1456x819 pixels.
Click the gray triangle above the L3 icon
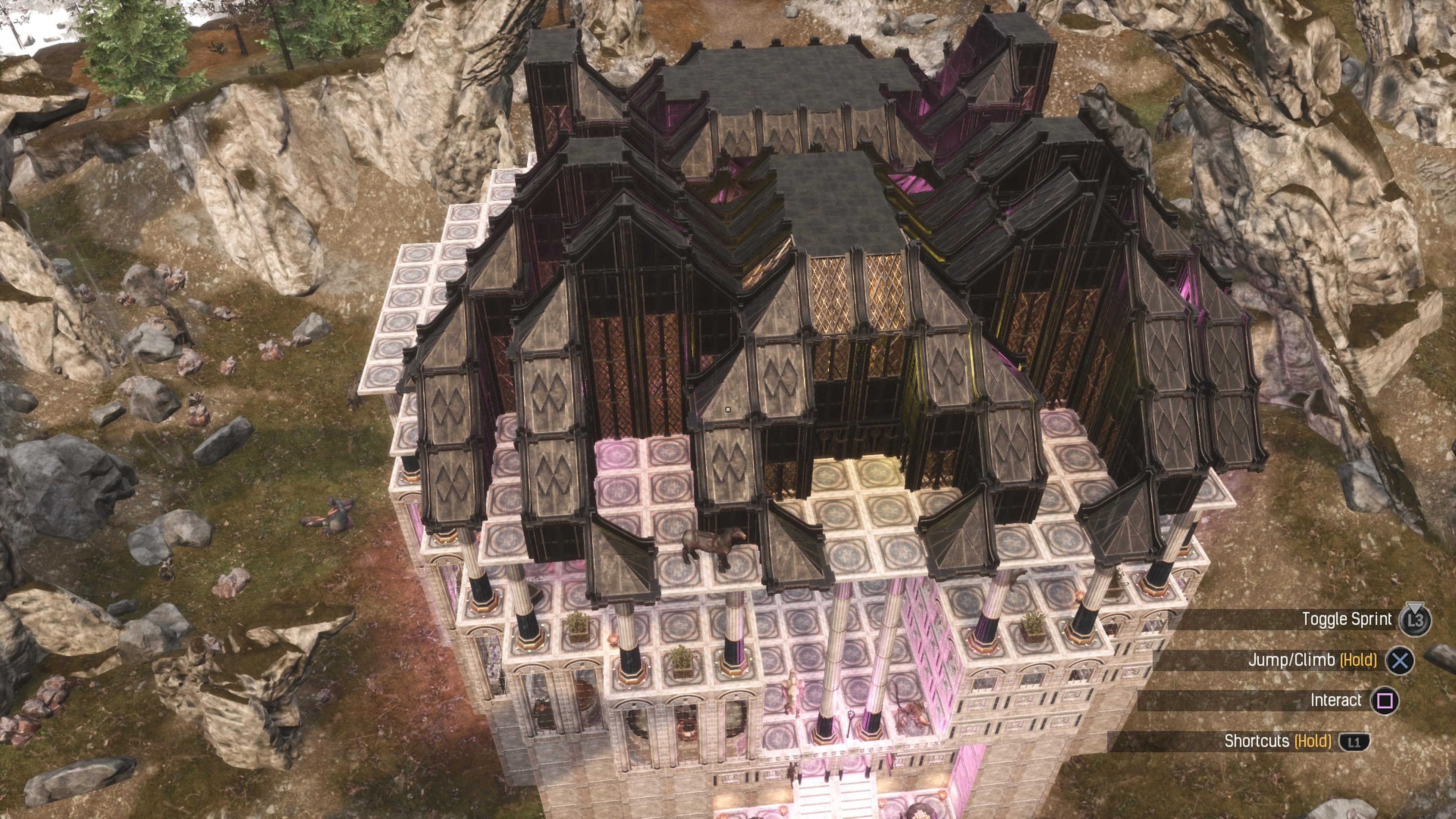[x=1415, y=607]
